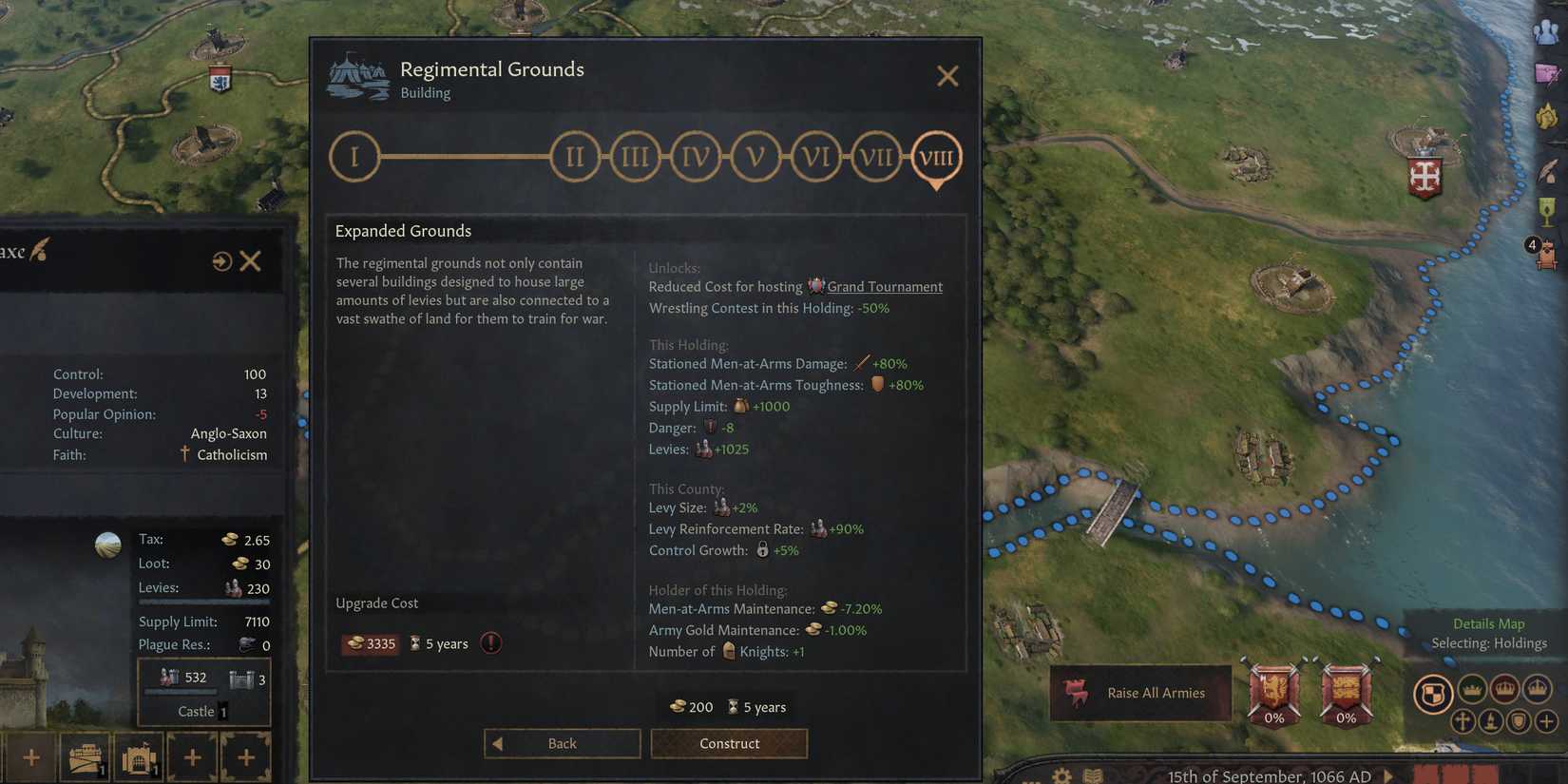
Task: Open the rampart walls building in holding panel
Action: point(85,756)
